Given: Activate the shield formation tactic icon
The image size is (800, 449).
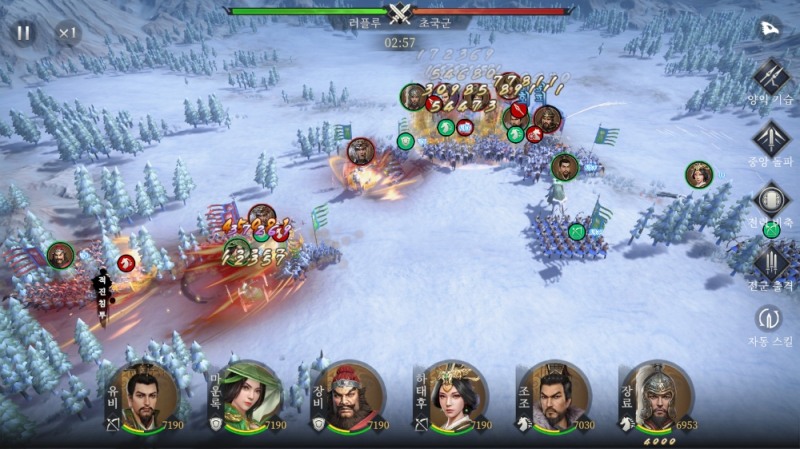Looking at the screenshot, I should 771,200.
